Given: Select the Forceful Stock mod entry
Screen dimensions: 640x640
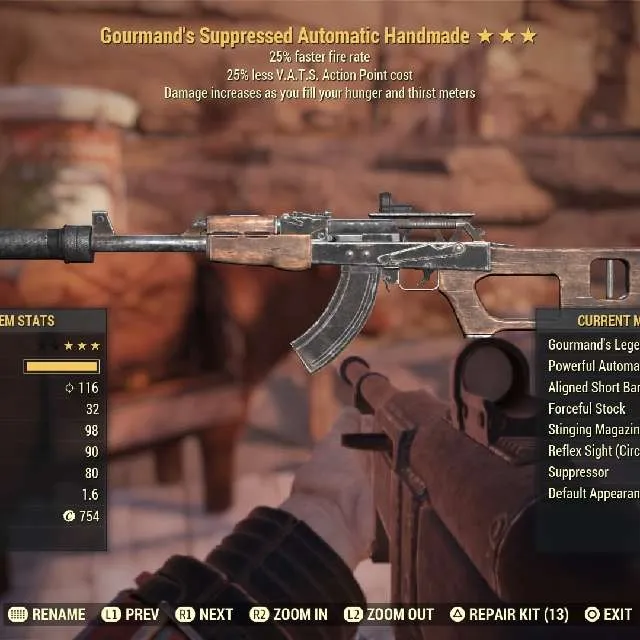Looking at the screenshot, I should pyautogui.click(x=587, y=408).
